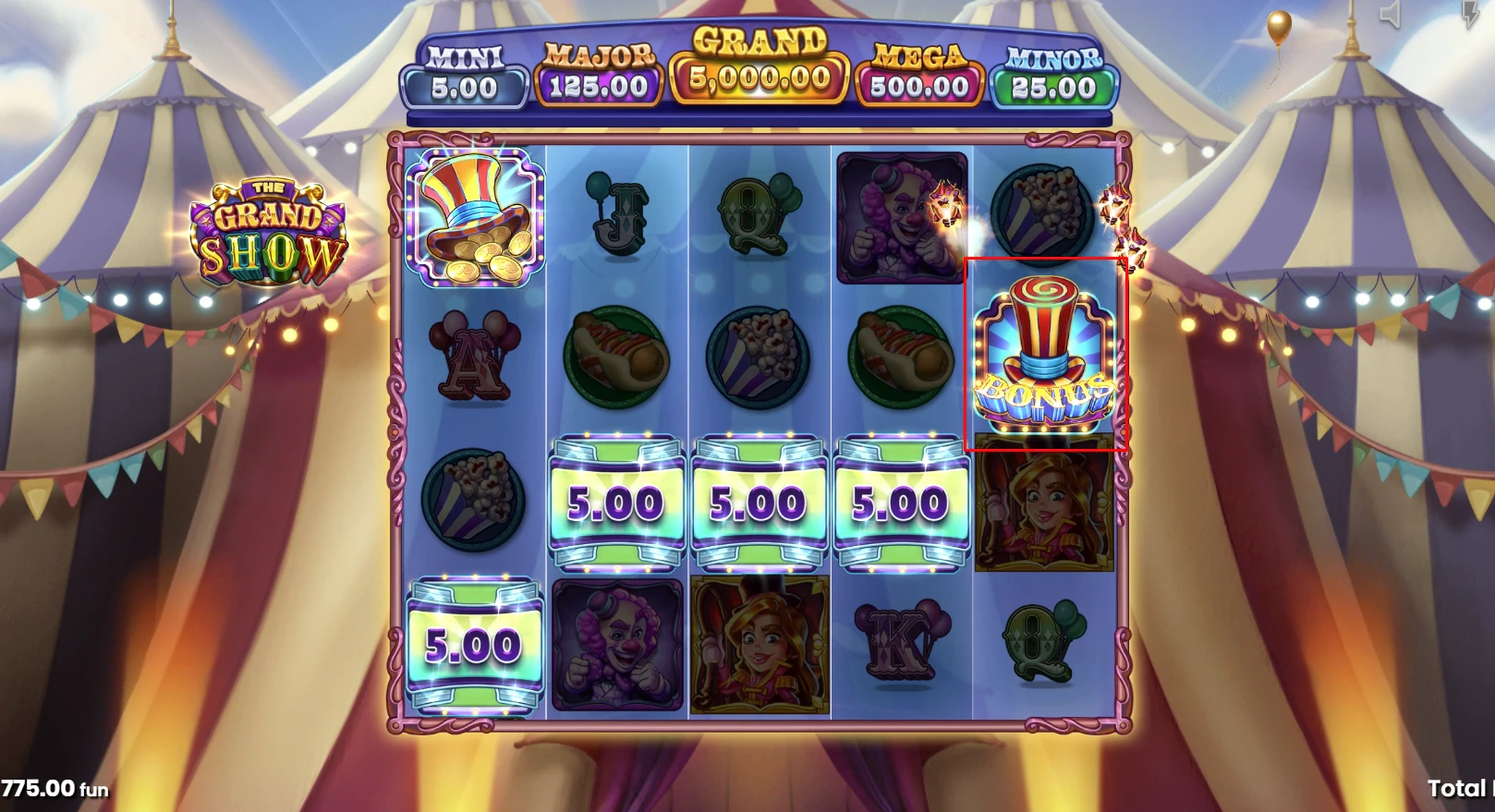Click the MINOR 25.00 jackpot panel

1051,74
